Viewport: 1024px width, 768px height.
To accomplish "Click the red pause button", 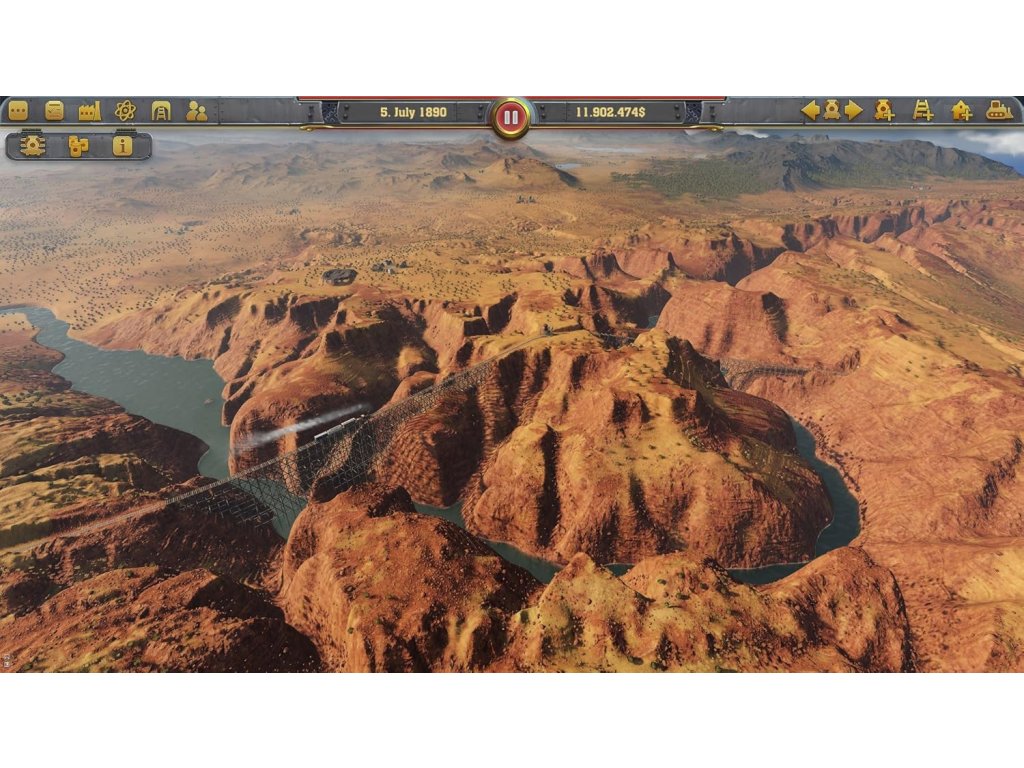I will coord(511,117).
